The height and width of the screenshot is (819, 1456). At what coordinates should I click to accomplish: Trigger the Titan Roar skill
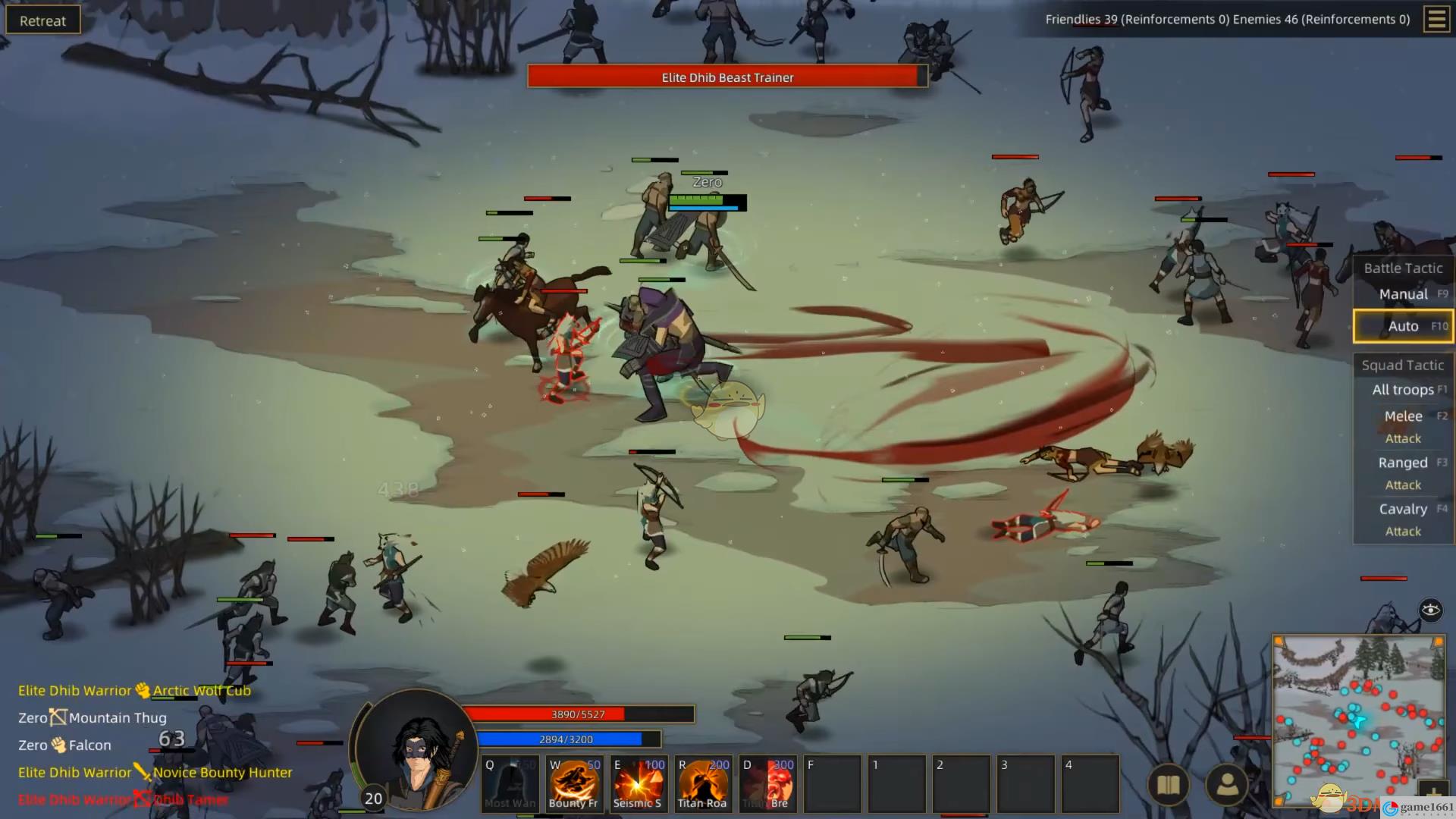tap(703, 783)
